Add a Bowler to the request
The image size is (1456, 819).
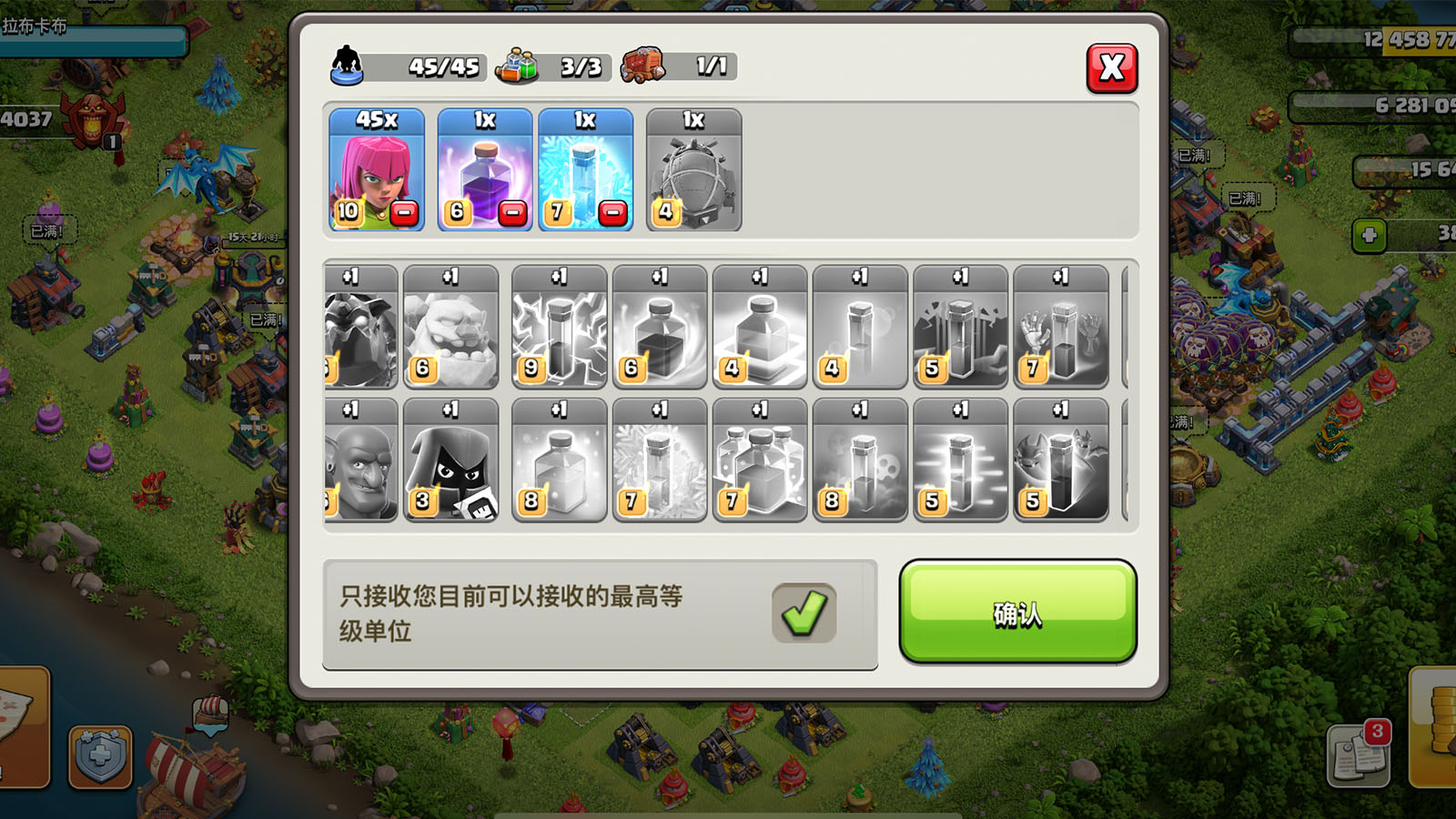click(x=362, y=460)
